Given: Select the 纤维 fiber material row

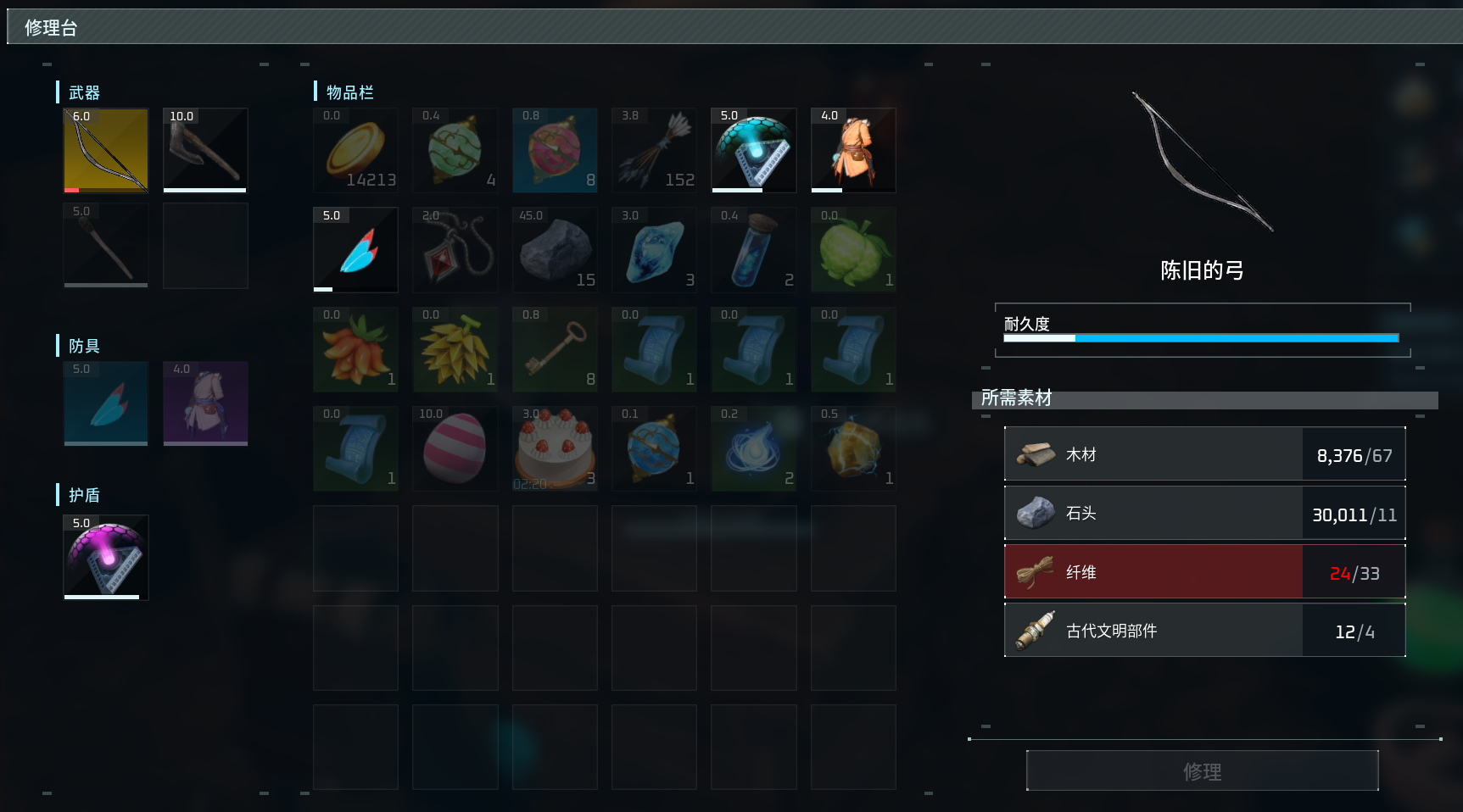Looking at the screenshot, I should coord(1204,572).
